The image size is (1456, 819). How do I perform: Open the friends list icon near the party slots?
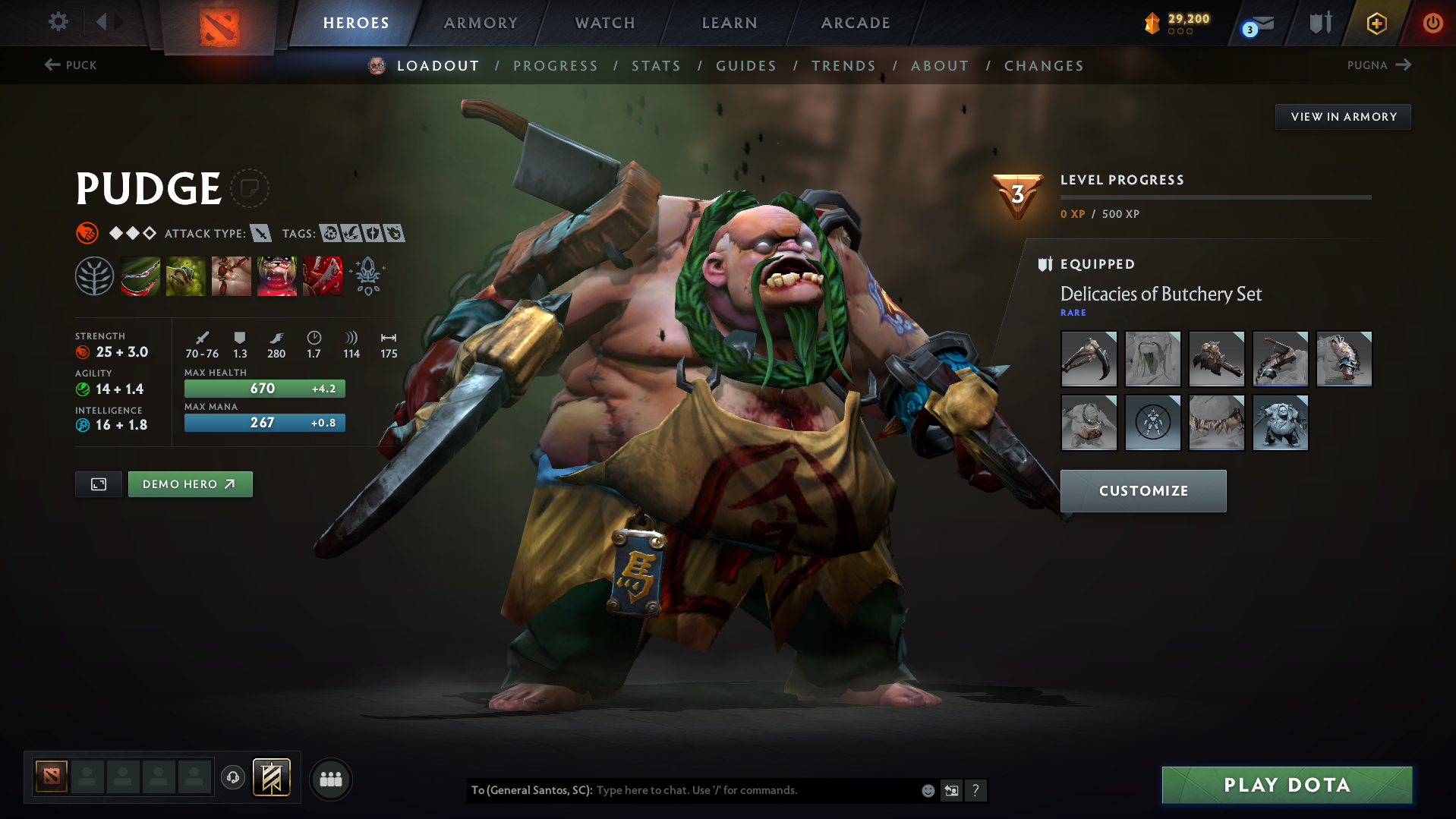point(330,779)
